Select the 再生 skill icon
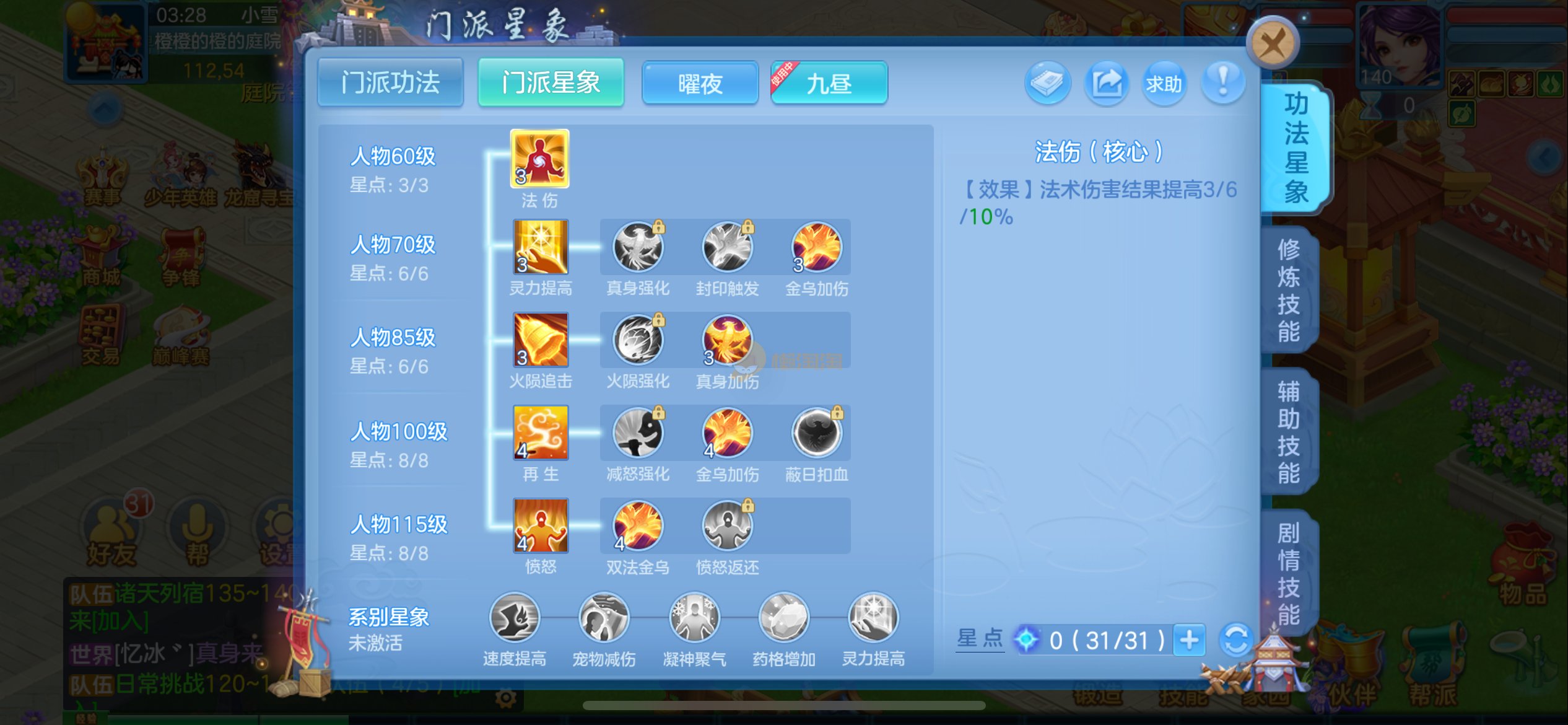 (x=540, y=433)
